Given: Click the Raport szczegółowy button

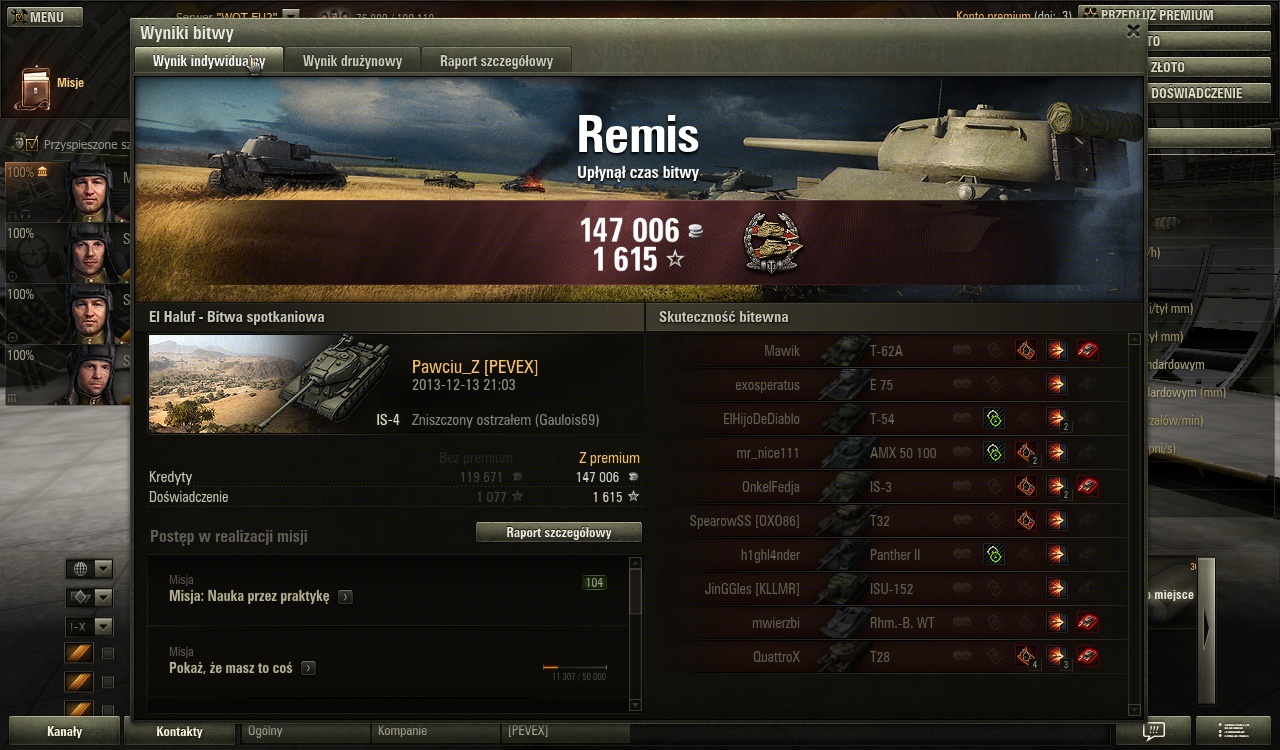Looking at the screenshot, I should 558,533.
